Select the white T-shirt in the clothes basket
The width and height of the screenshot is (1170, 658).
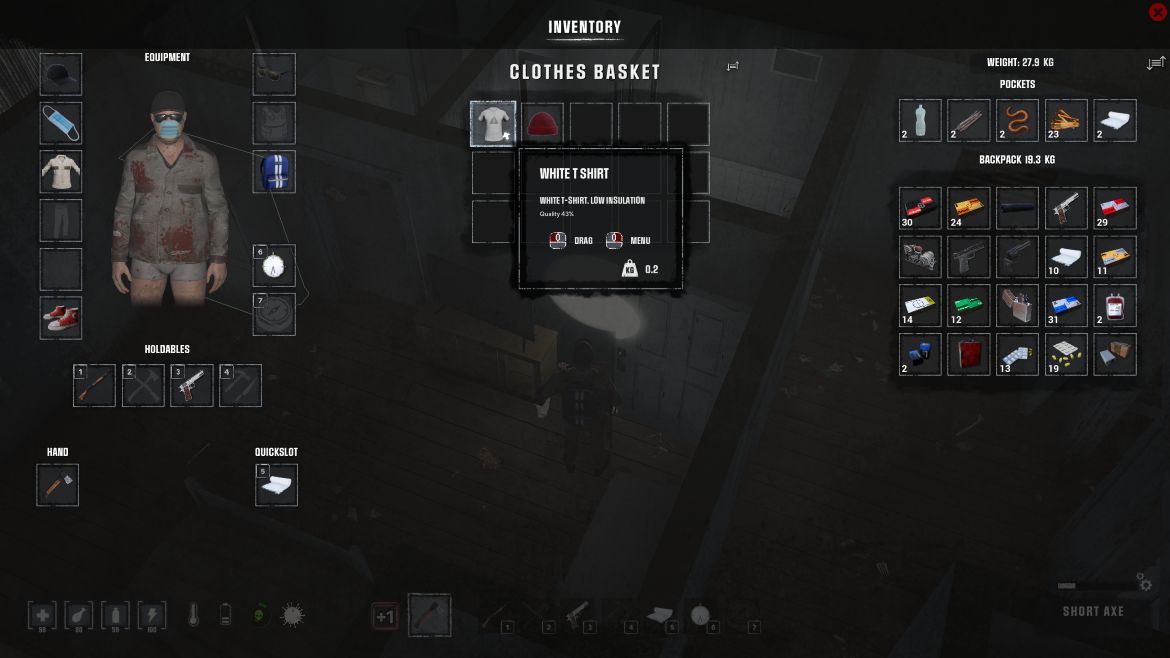[493, 124]
